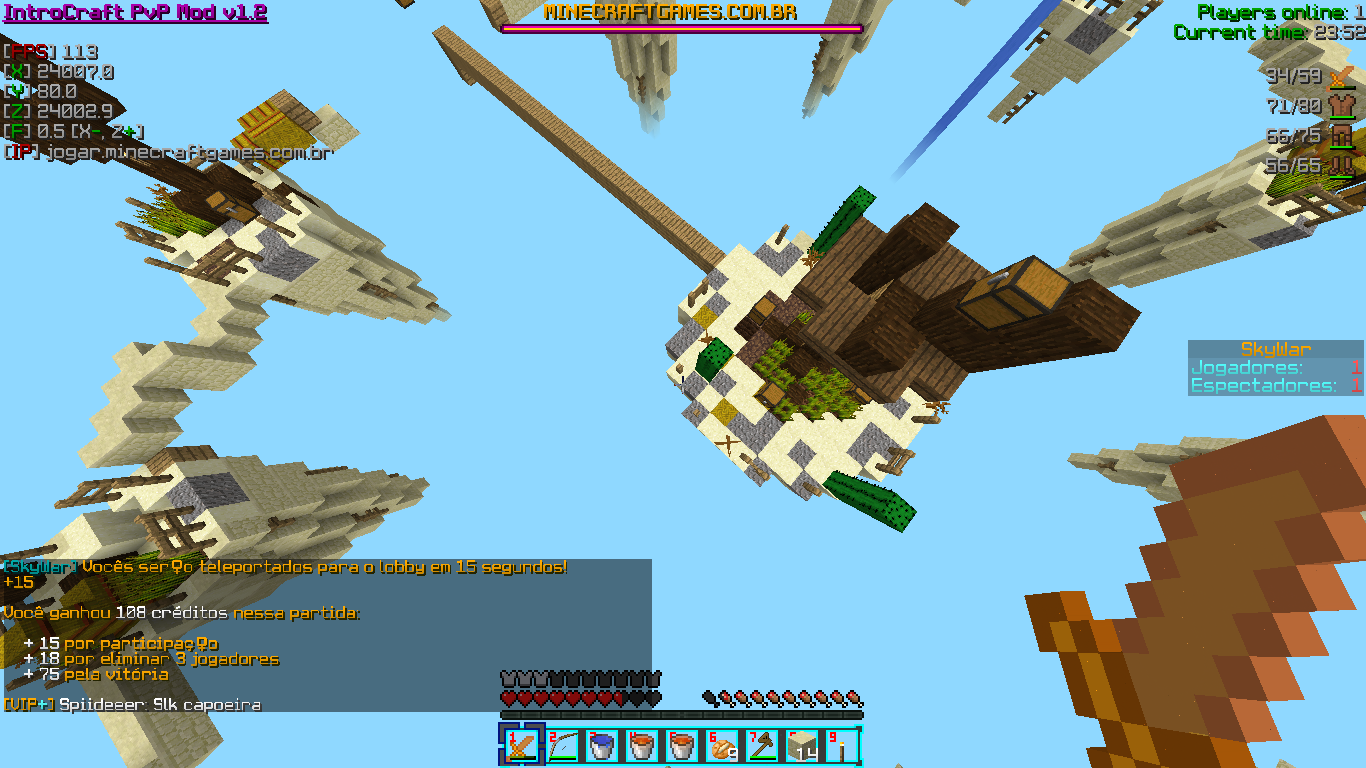Select the bow in the hotbar

(562, 745)
